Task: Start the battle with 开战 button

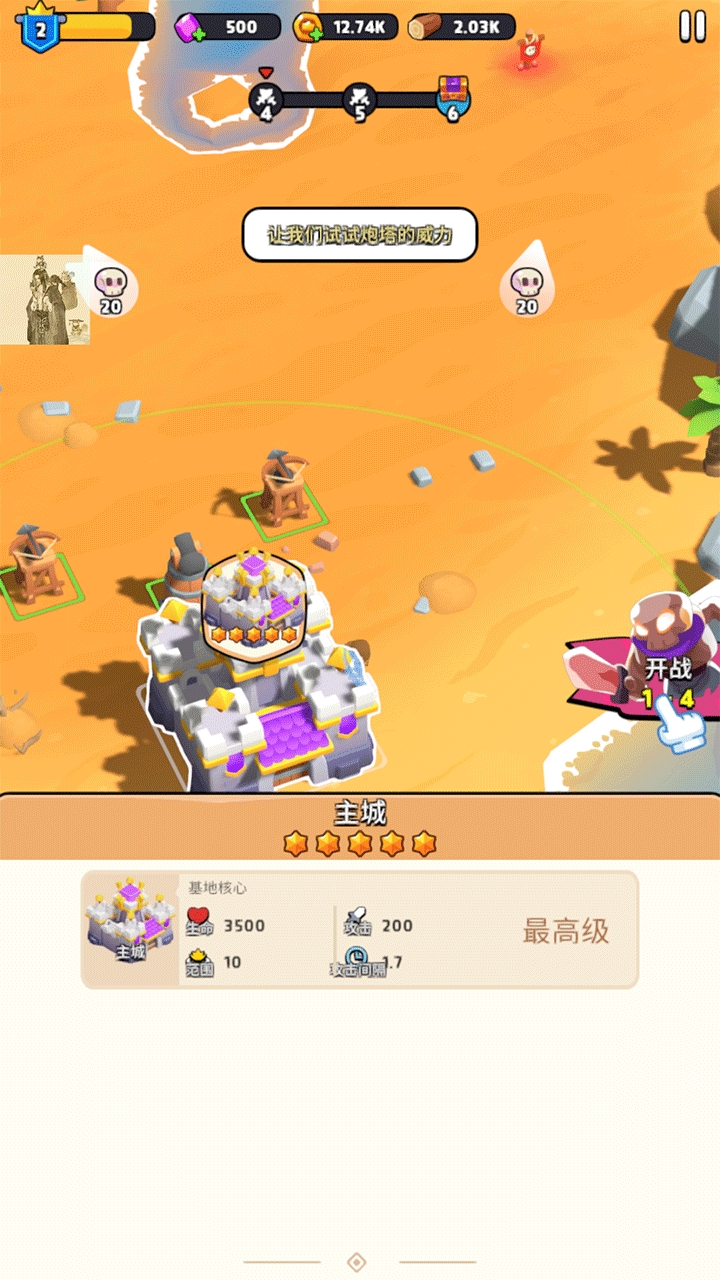Action: tap(667, 669)
